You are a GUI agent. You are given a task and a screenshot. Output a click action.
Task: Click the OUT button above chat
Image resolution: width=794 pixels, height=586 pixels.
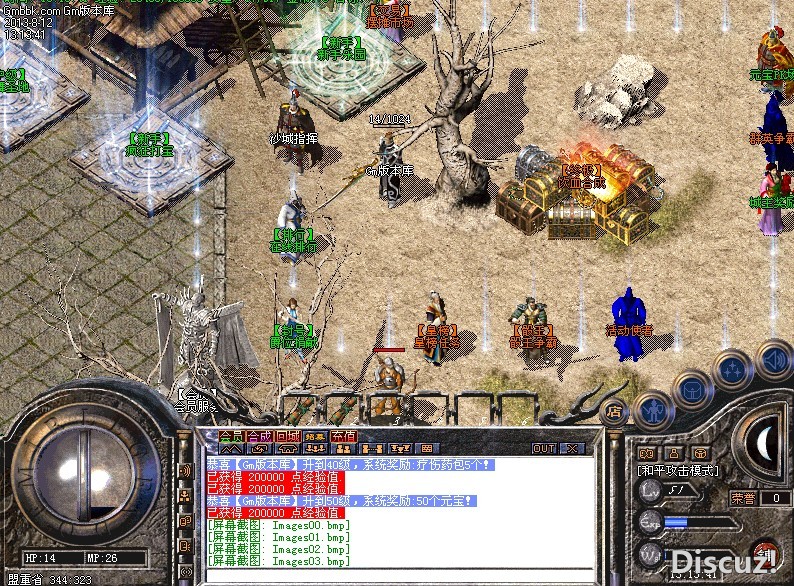click(544, 448)
